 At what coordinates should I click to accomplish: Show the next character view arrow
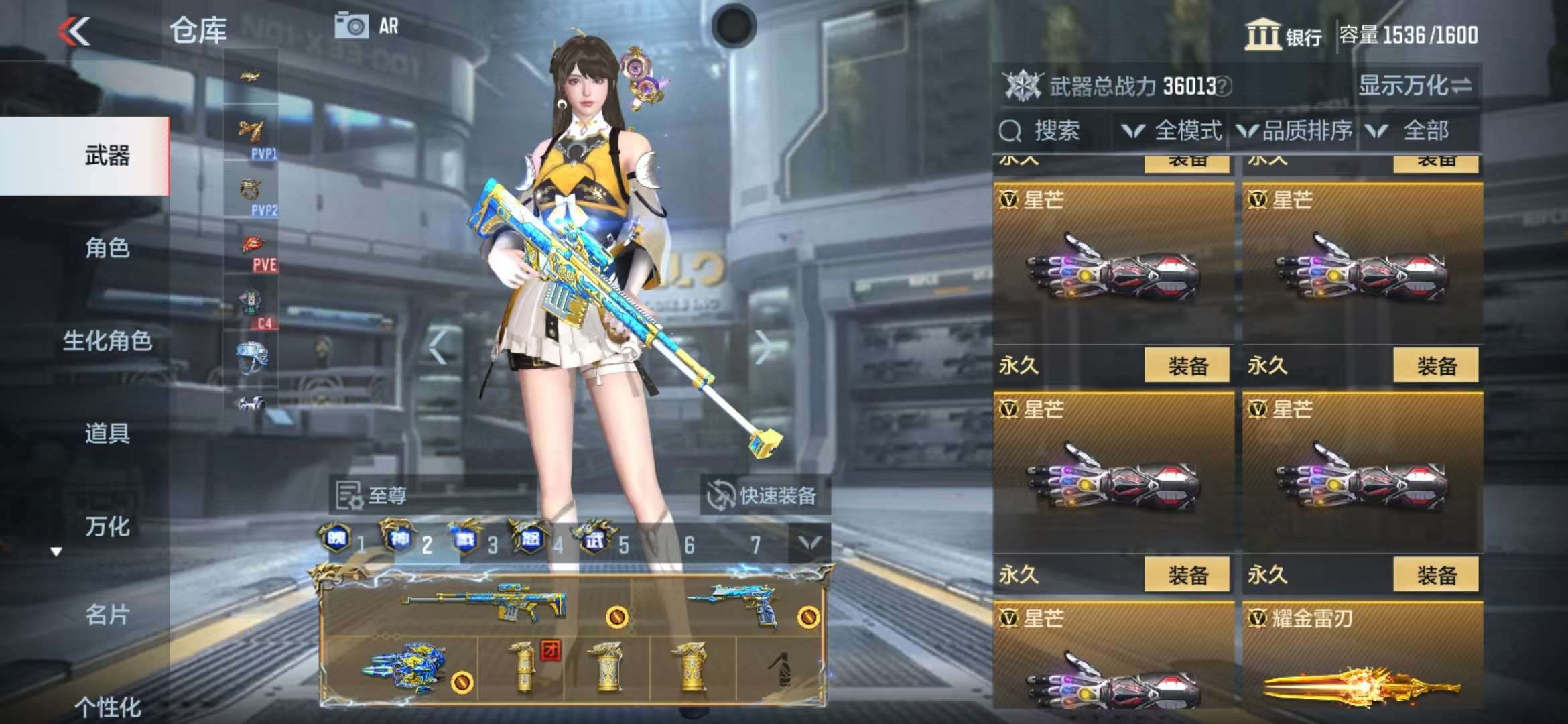[762, 347]
